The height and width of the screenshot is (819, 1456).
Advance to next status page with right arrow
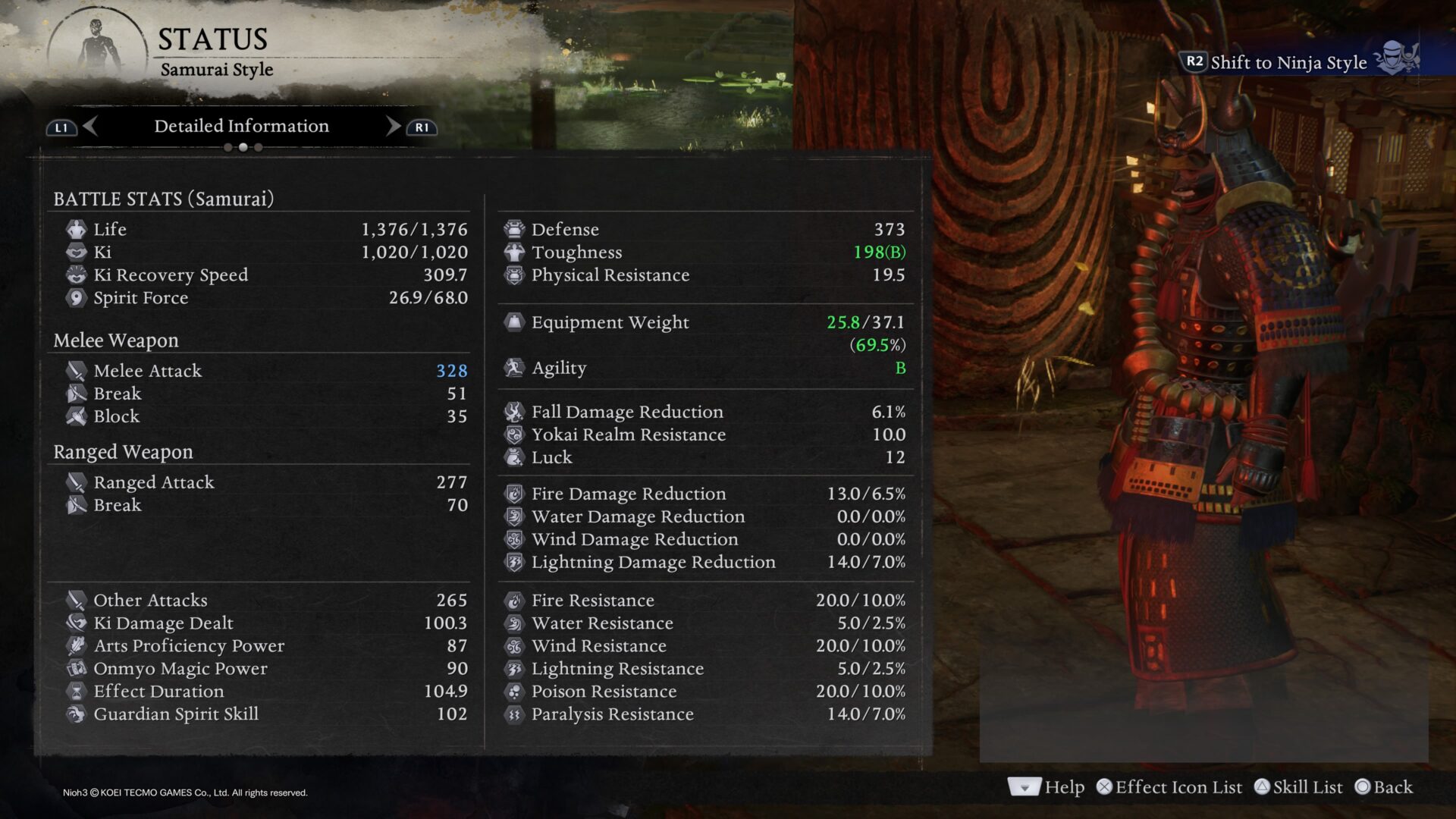(x=393, y=126)
